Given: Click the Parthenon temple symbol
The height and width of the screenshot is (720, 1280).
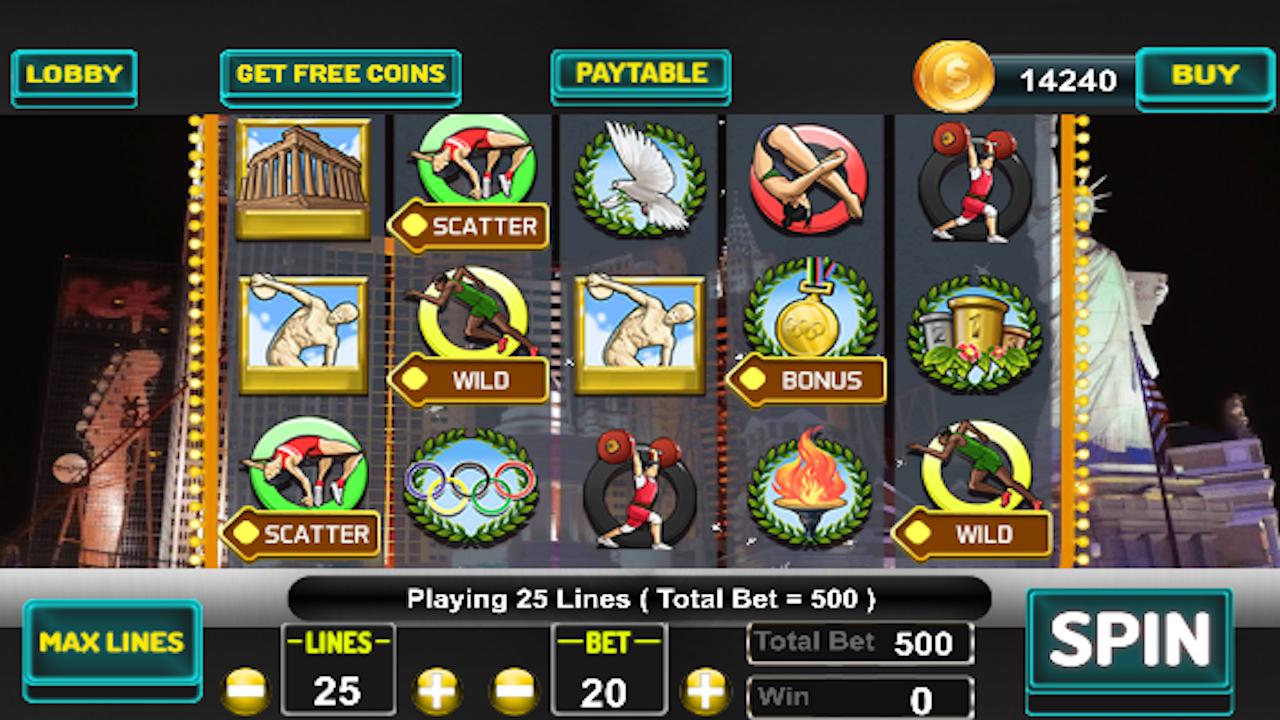Looking at the screenshot, I should pos(303,180).
